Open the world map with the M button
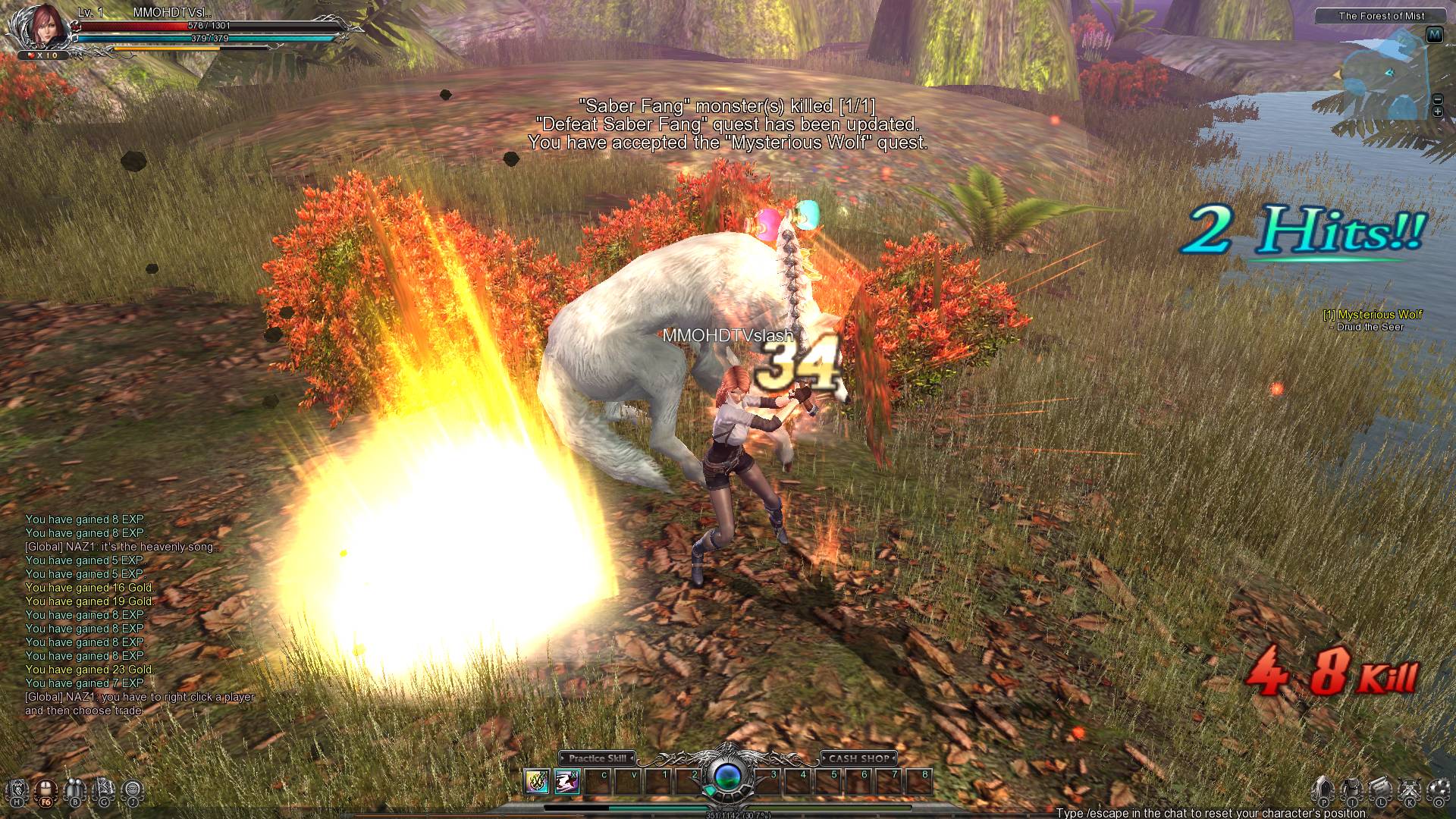 (x=1434, y=35)
